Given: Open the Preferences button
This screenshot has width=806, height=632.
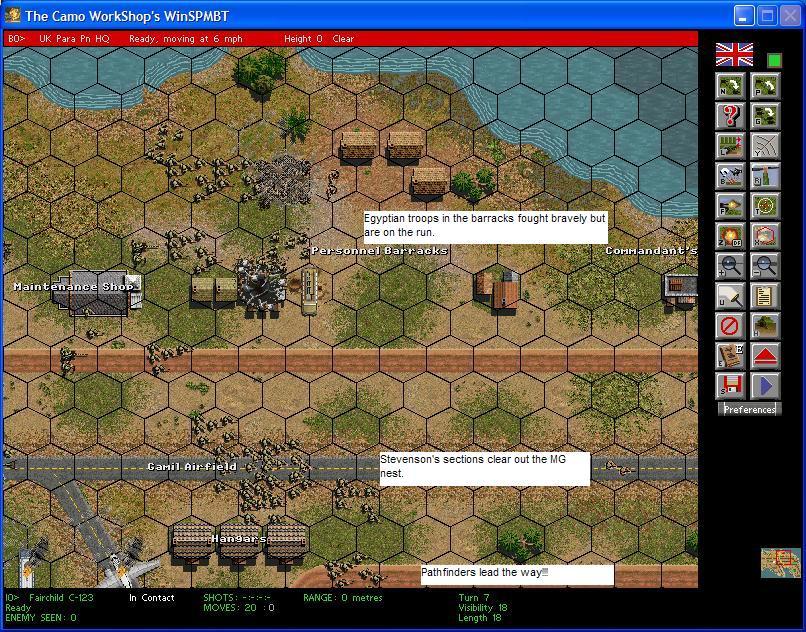Looking at the screenshot, I should (x=749, y=409).
